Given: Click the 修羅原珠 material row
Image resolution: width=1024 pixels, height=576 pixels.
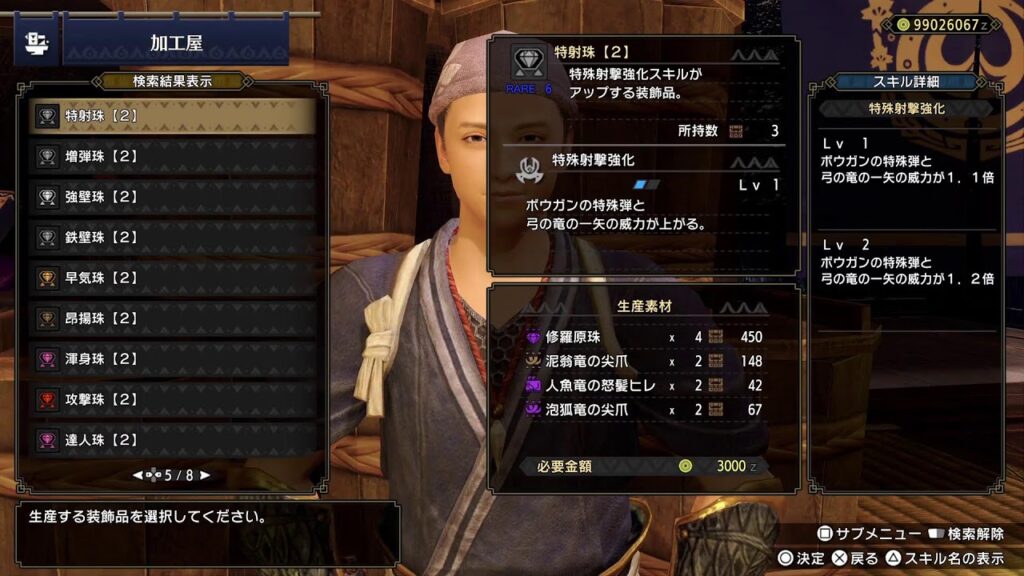Looking at the screenshot, I should (640, 337).
